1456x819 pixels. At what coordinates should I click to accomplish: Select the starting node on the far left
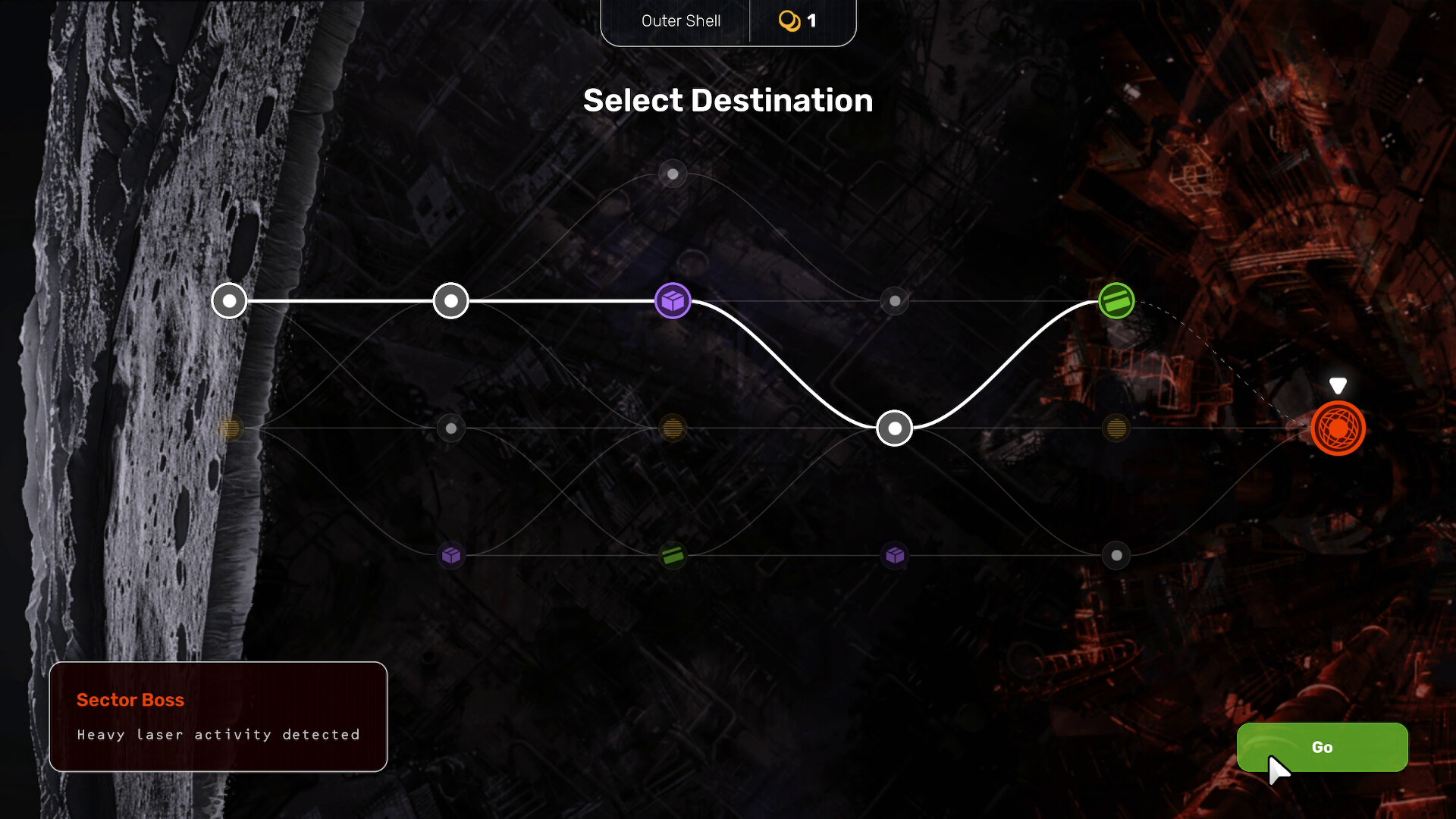[229, 300]
